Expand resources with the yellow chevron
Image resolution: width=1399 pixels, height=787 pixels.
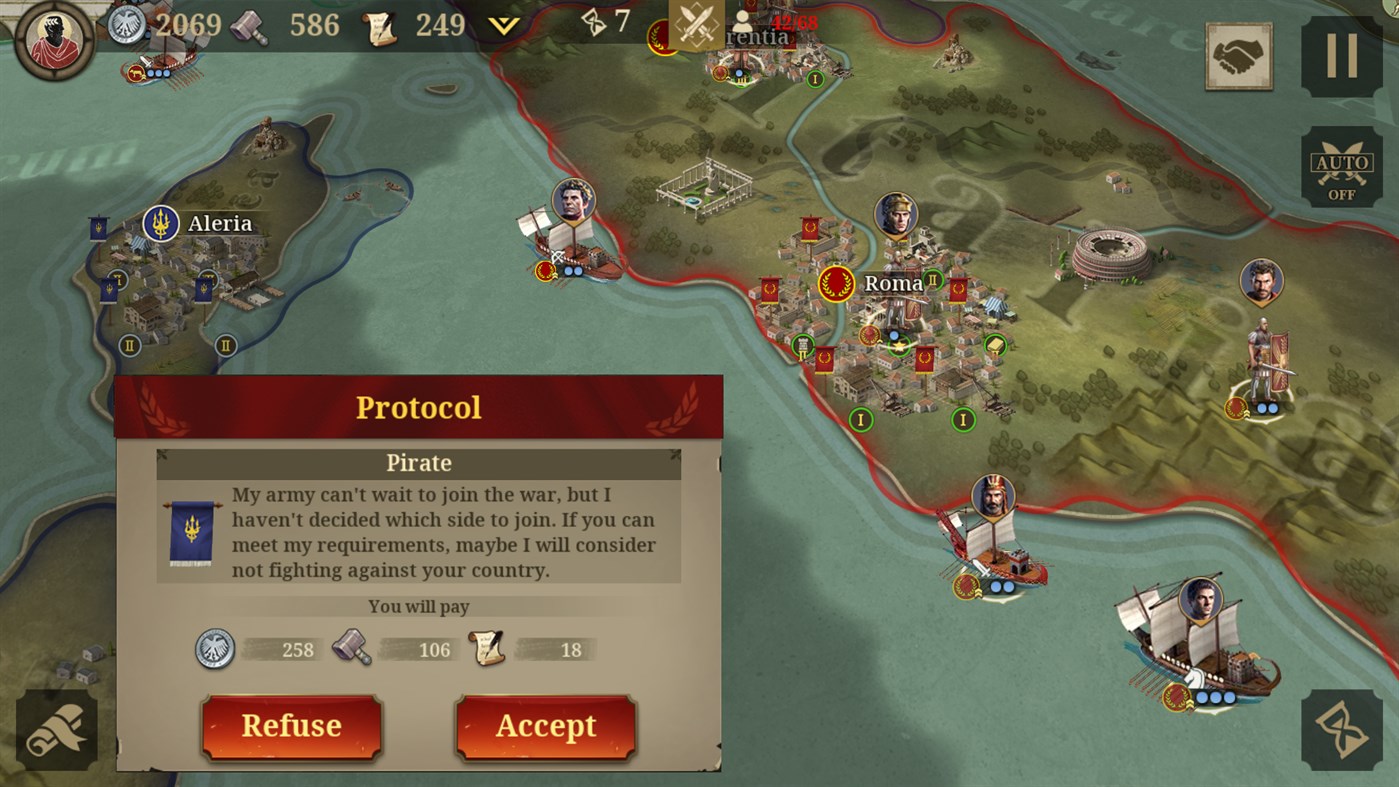(506, 24)
